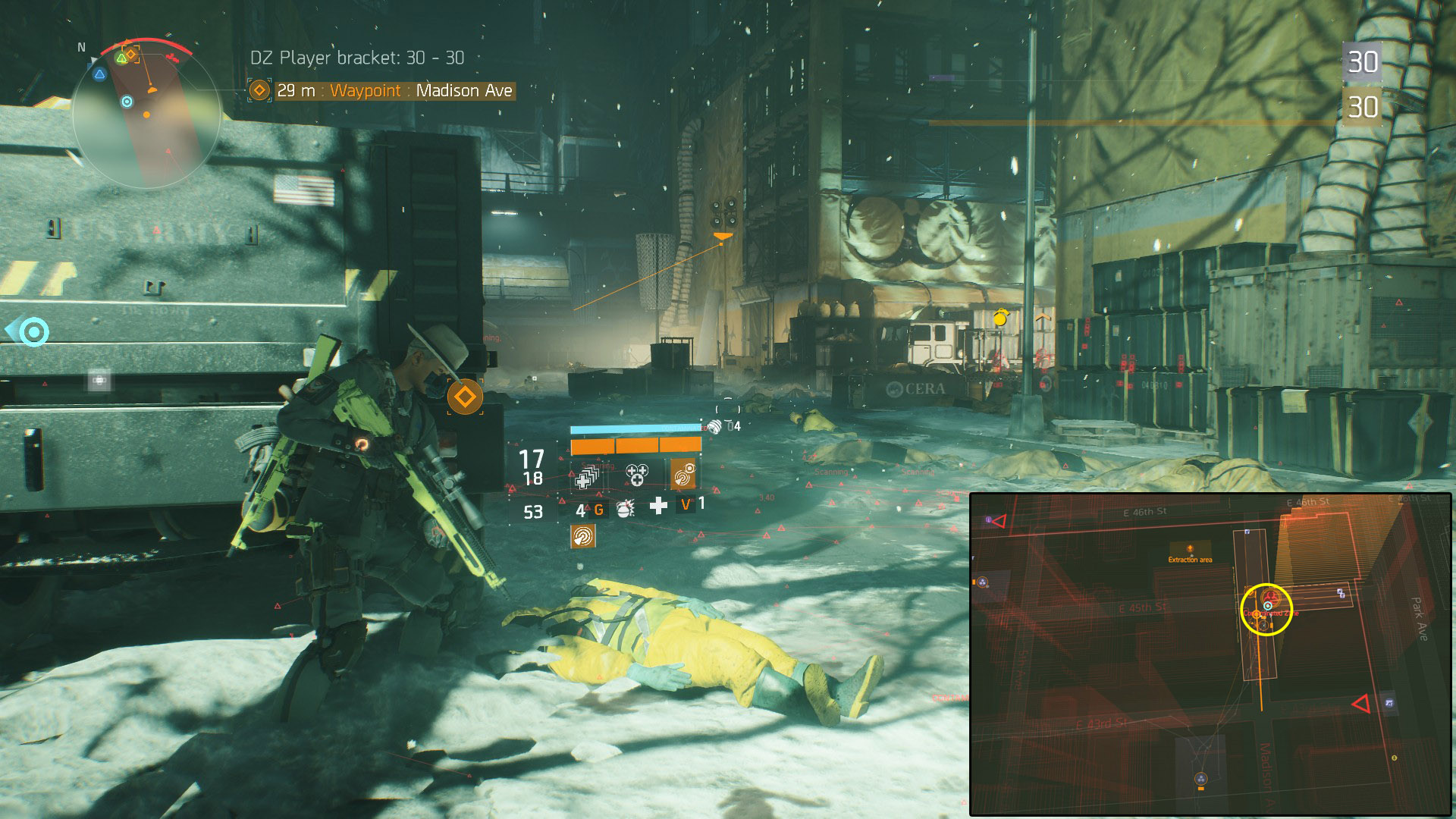Select the Extraction area map marker
Image resolution: width=1456 pixels, height=819 pixels.
1190,553
